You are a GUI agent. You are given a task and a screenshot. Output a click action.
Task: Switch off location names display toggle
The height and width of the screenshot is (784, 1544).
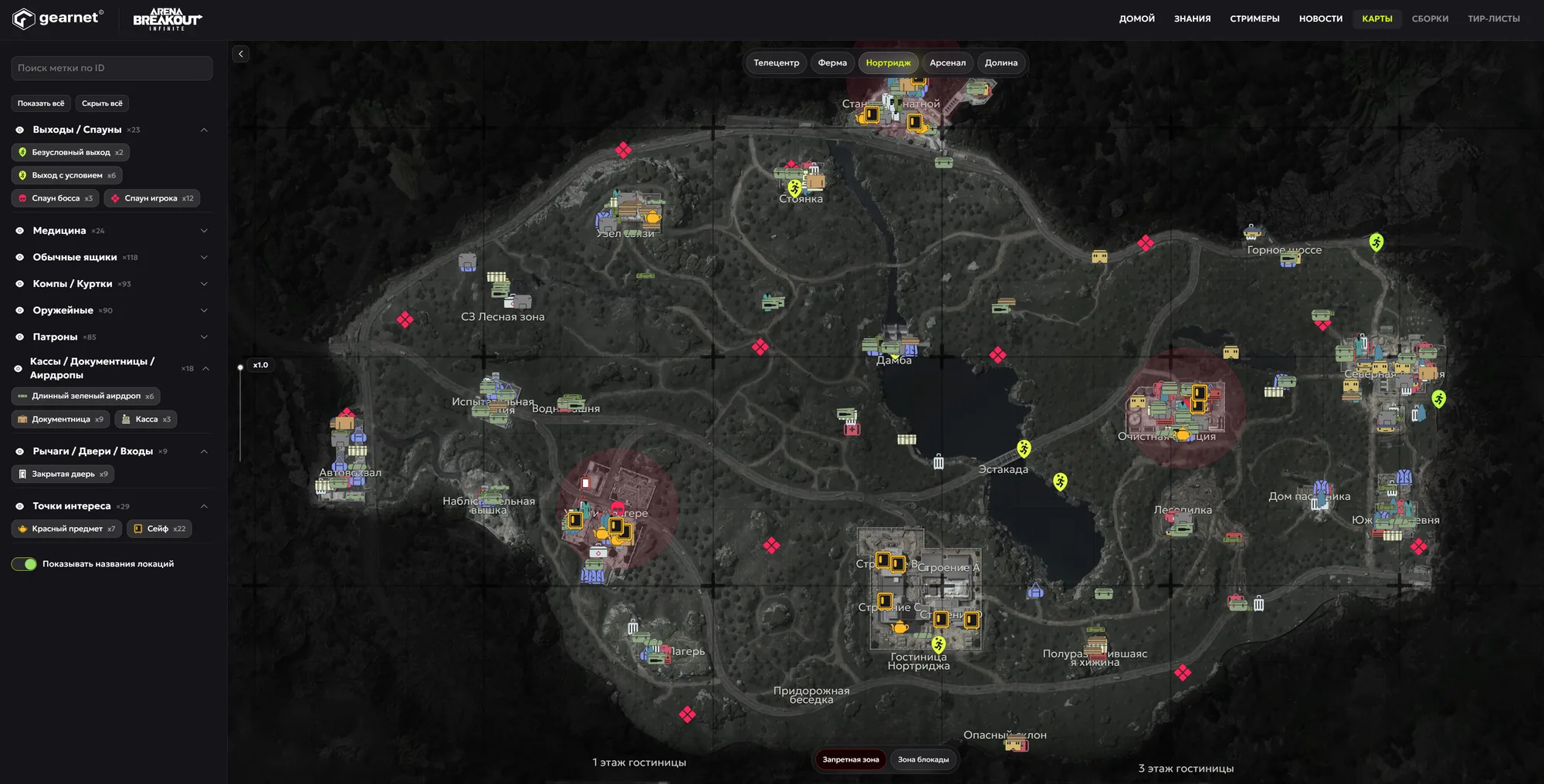24,564
